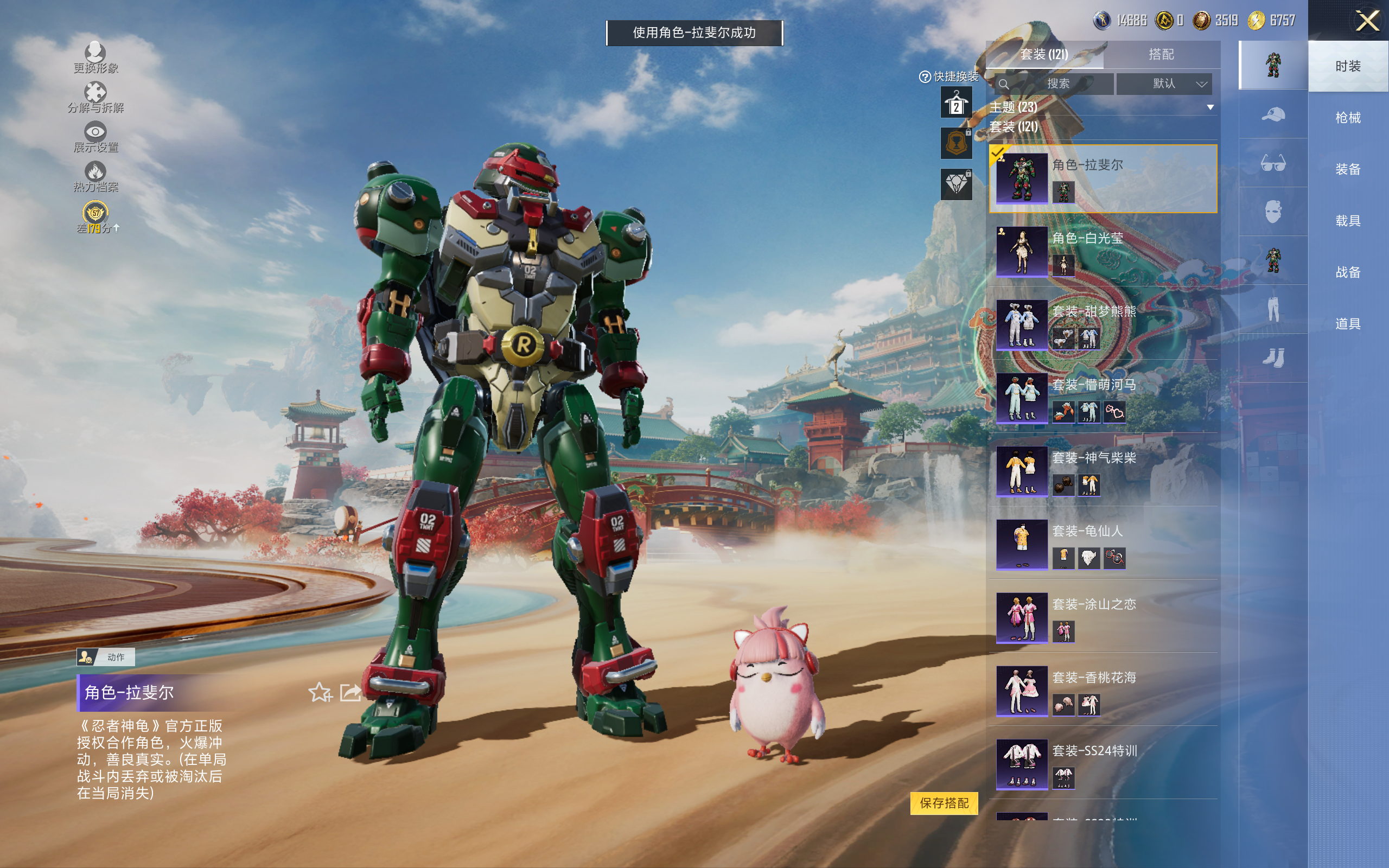The width and height of the screenshot is (1389, 868).
Task: Open 更换形象 appearance change
Action: point(95,58)
